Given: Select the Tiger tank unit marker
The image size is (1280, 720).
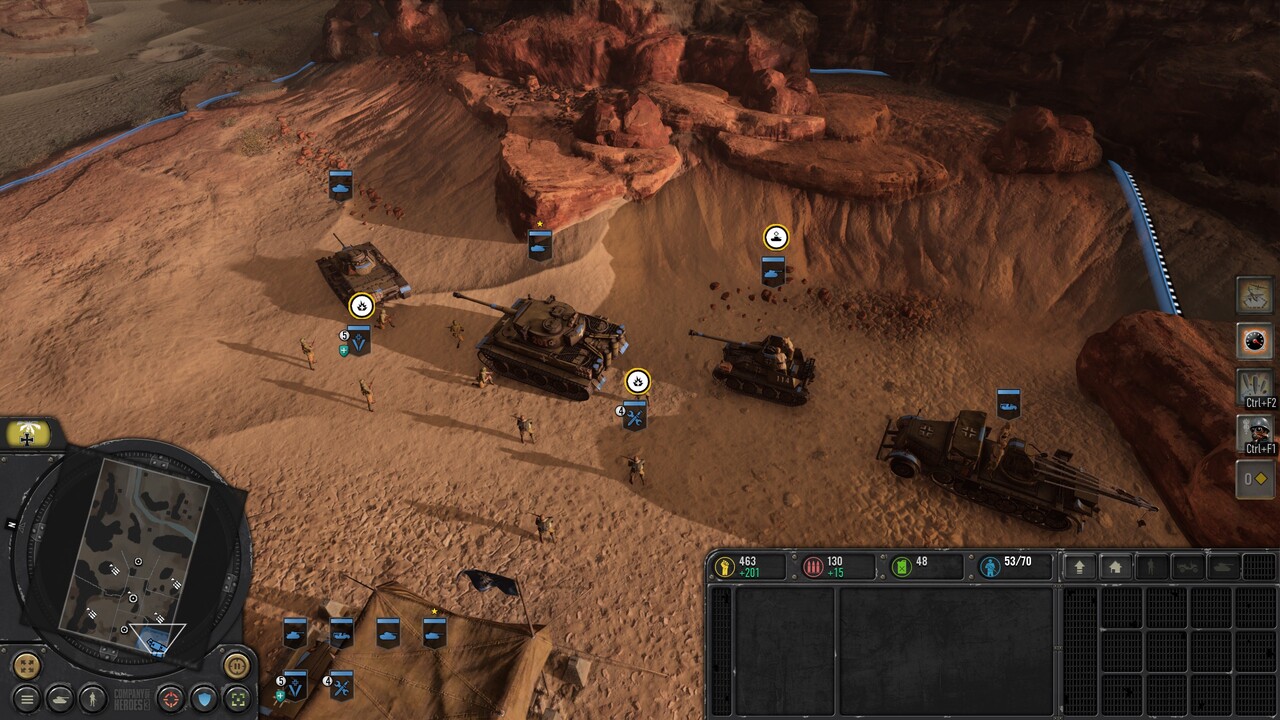Looking at the screenshot, I should click(x=540, y=245).
